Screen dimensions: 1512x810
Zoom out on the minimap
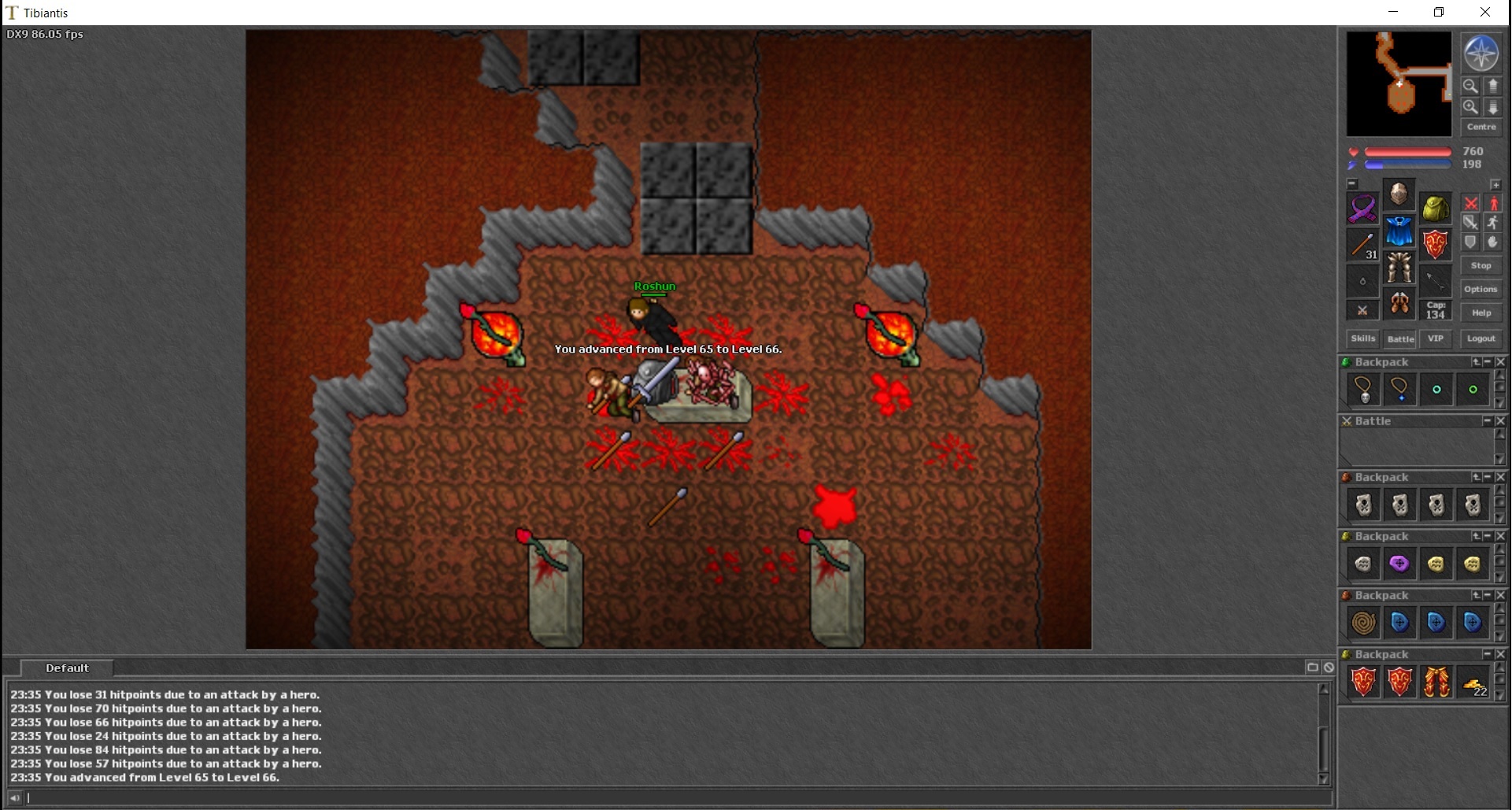click(1469, 86)
